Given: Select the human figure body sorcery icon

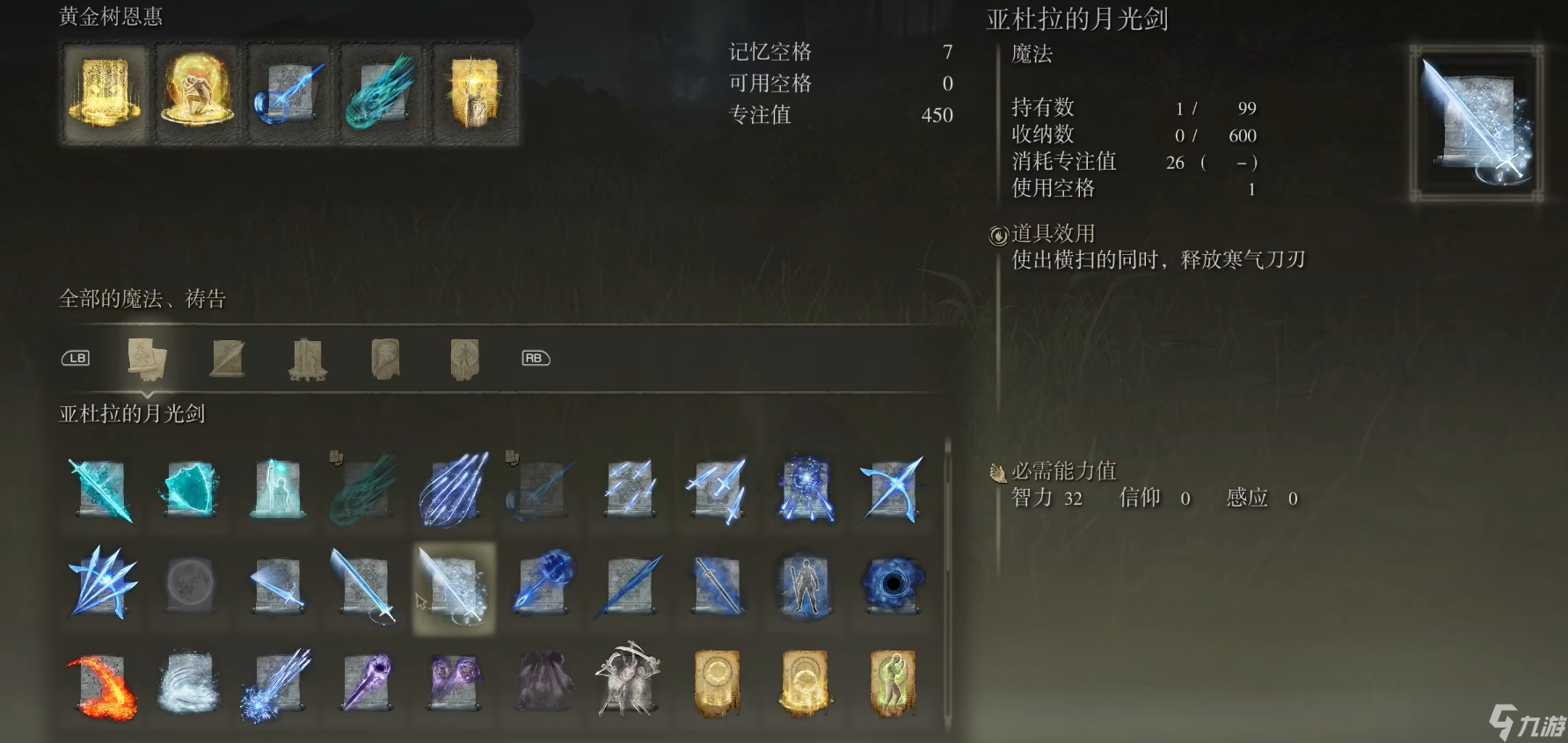Looking at the screenshot, I should (x=805, y=589).
